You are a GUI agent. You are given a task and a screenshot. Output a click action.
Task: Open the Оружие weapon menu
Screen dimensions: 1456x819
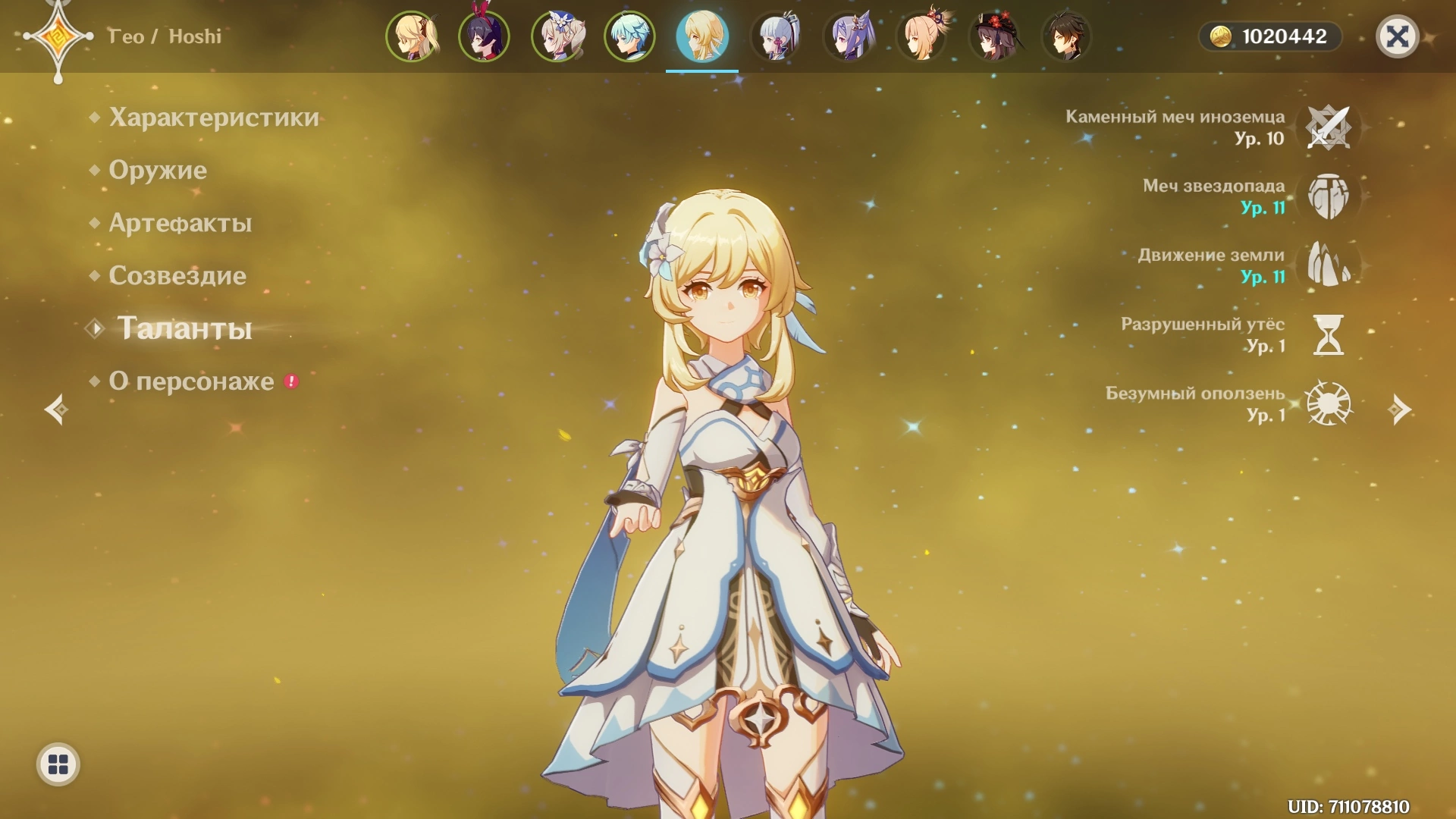(157, 170)
